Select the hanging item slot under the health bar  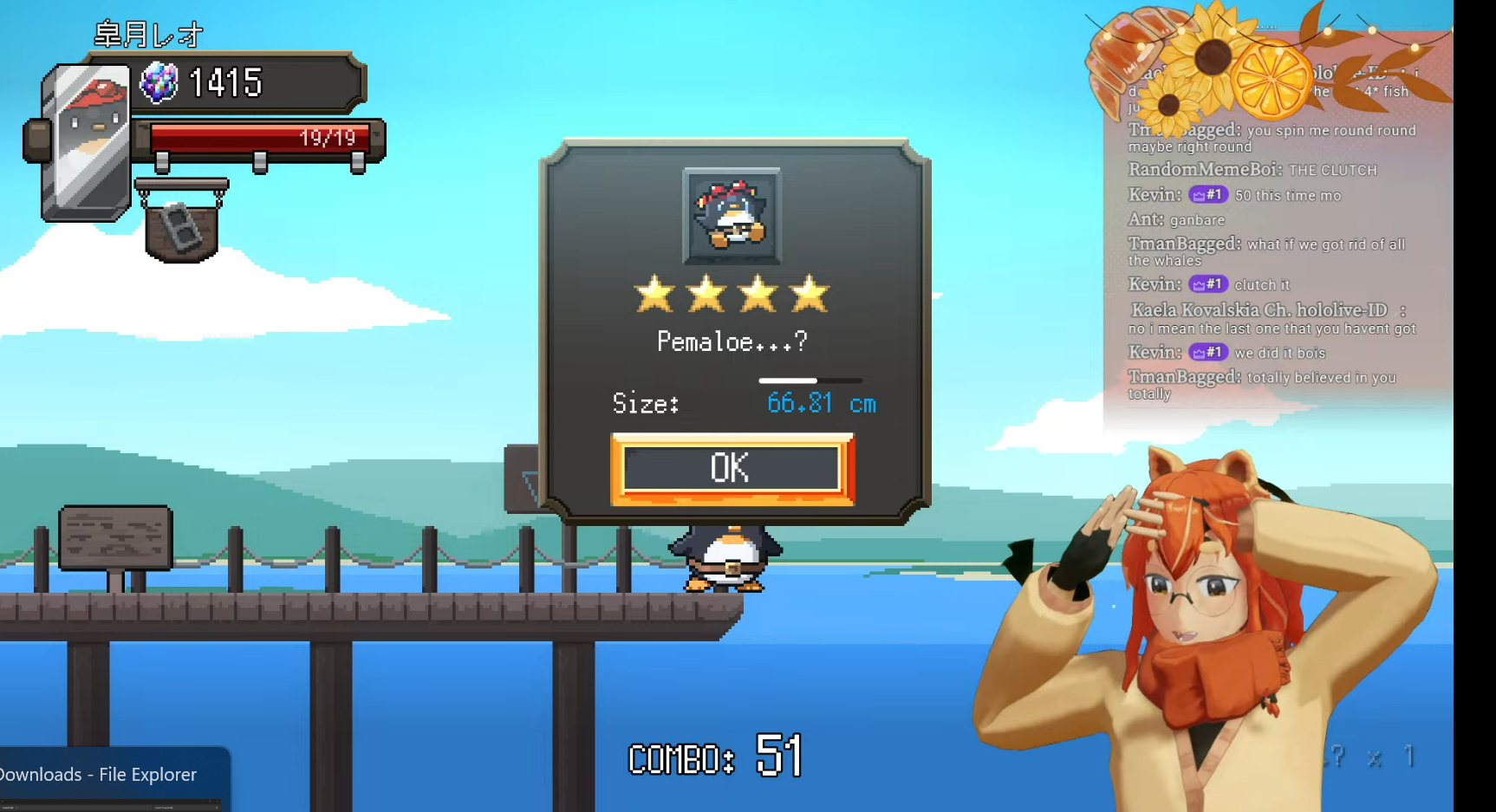(181, 228)
